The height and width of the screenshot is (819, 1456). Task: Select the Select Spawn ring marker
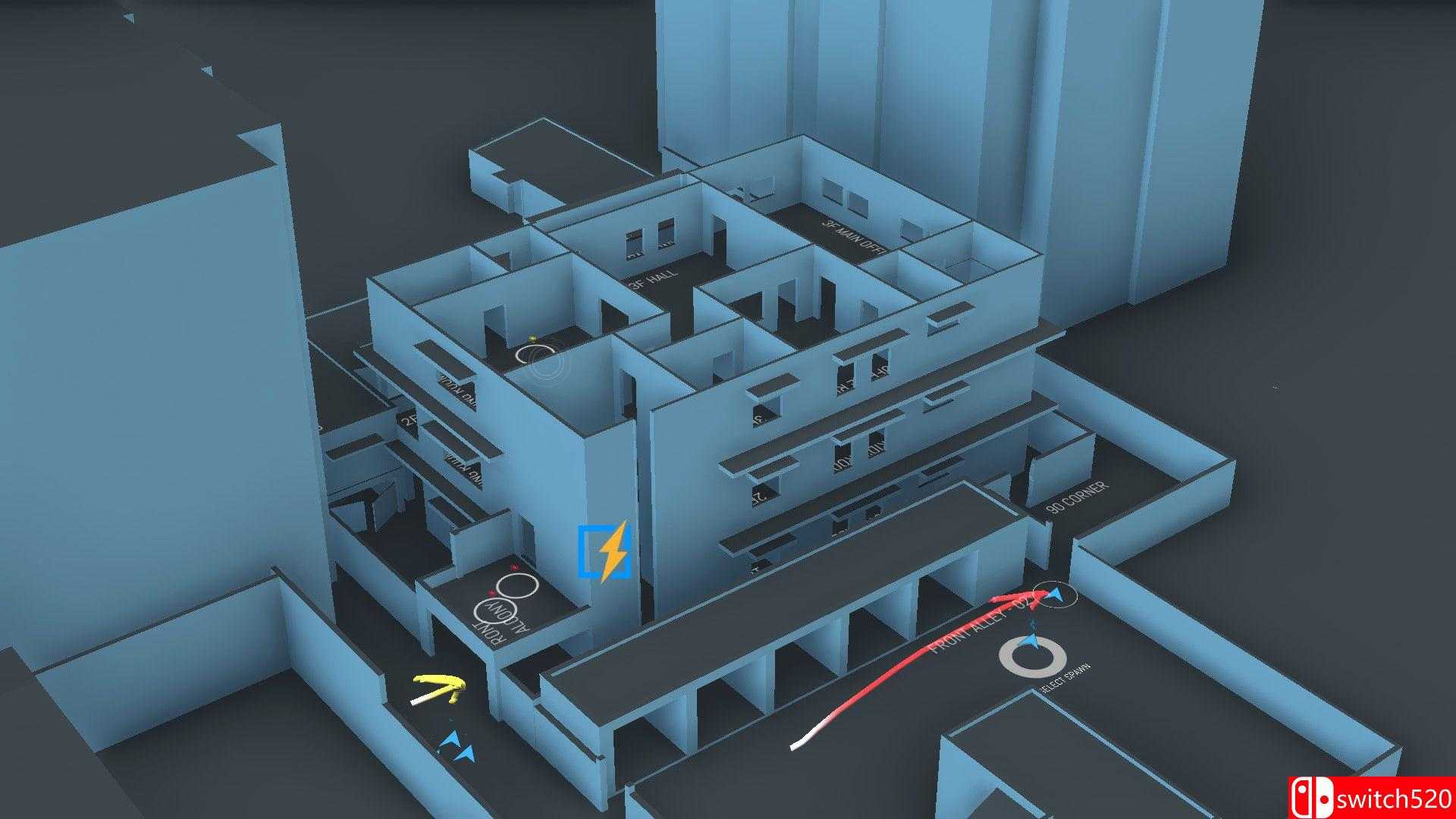[x=1028, y=656]
